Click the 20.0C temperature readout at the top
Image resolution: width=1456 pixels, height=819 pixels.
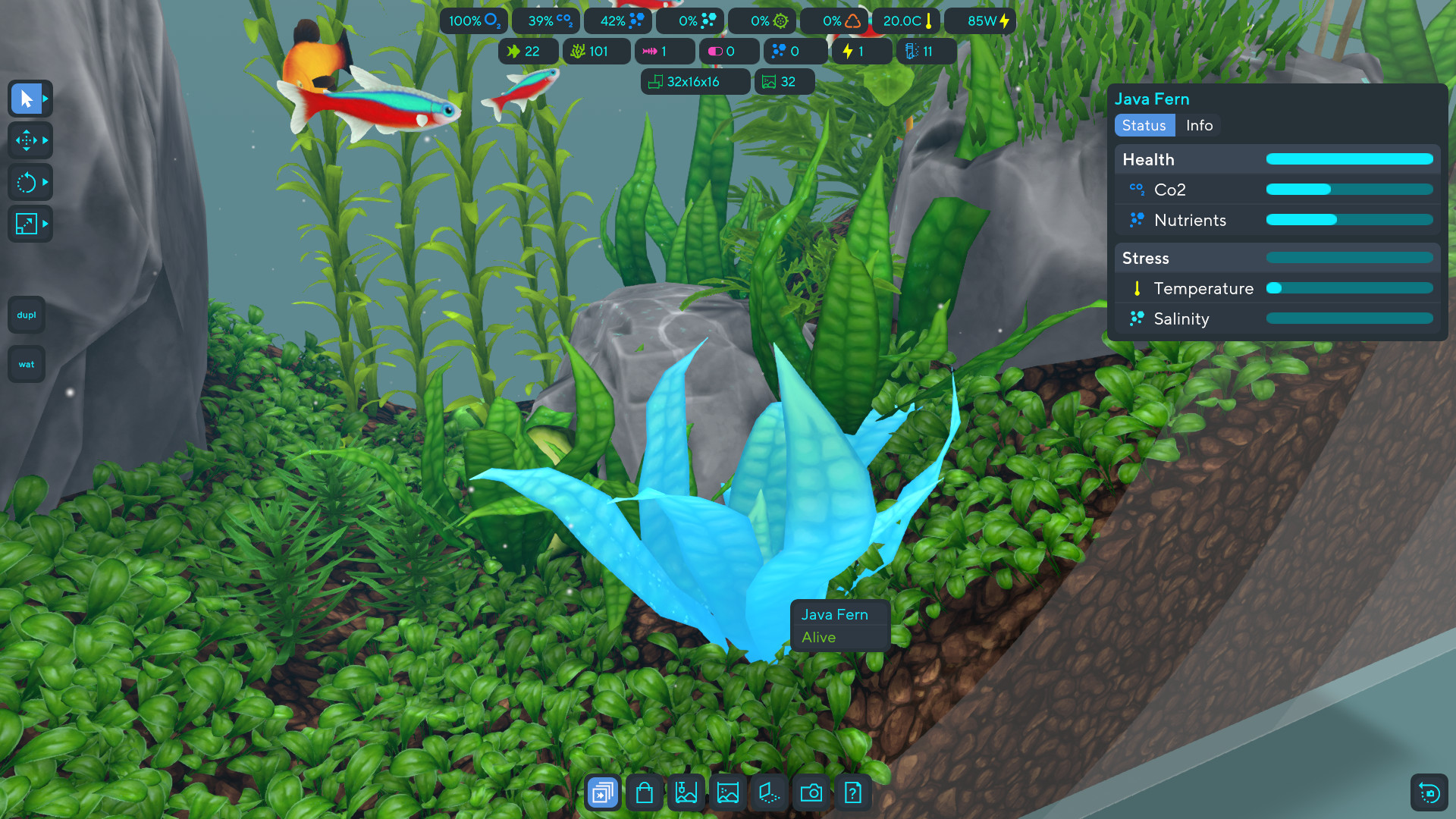(906, 20)
